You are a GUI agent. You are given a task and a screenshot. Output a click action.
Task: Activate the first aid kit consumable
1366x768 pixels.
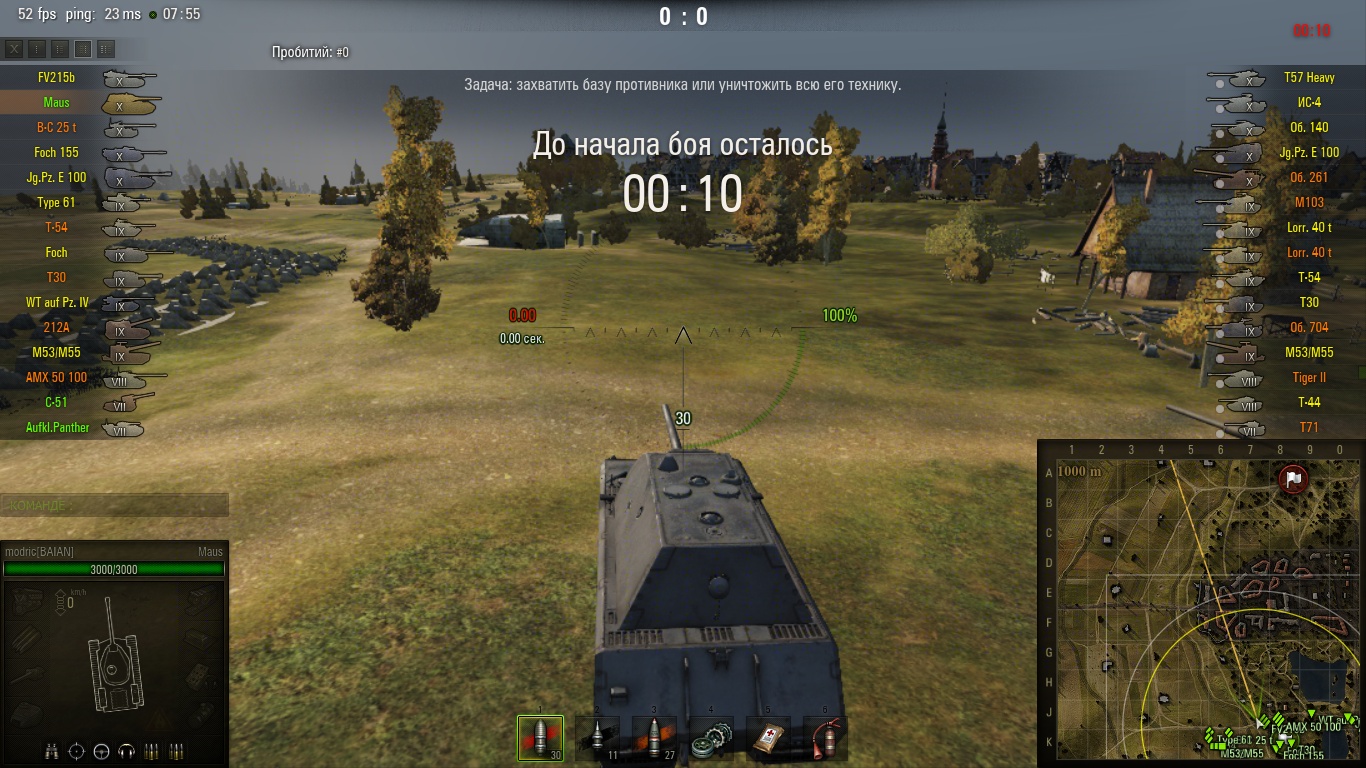point(768,739)
